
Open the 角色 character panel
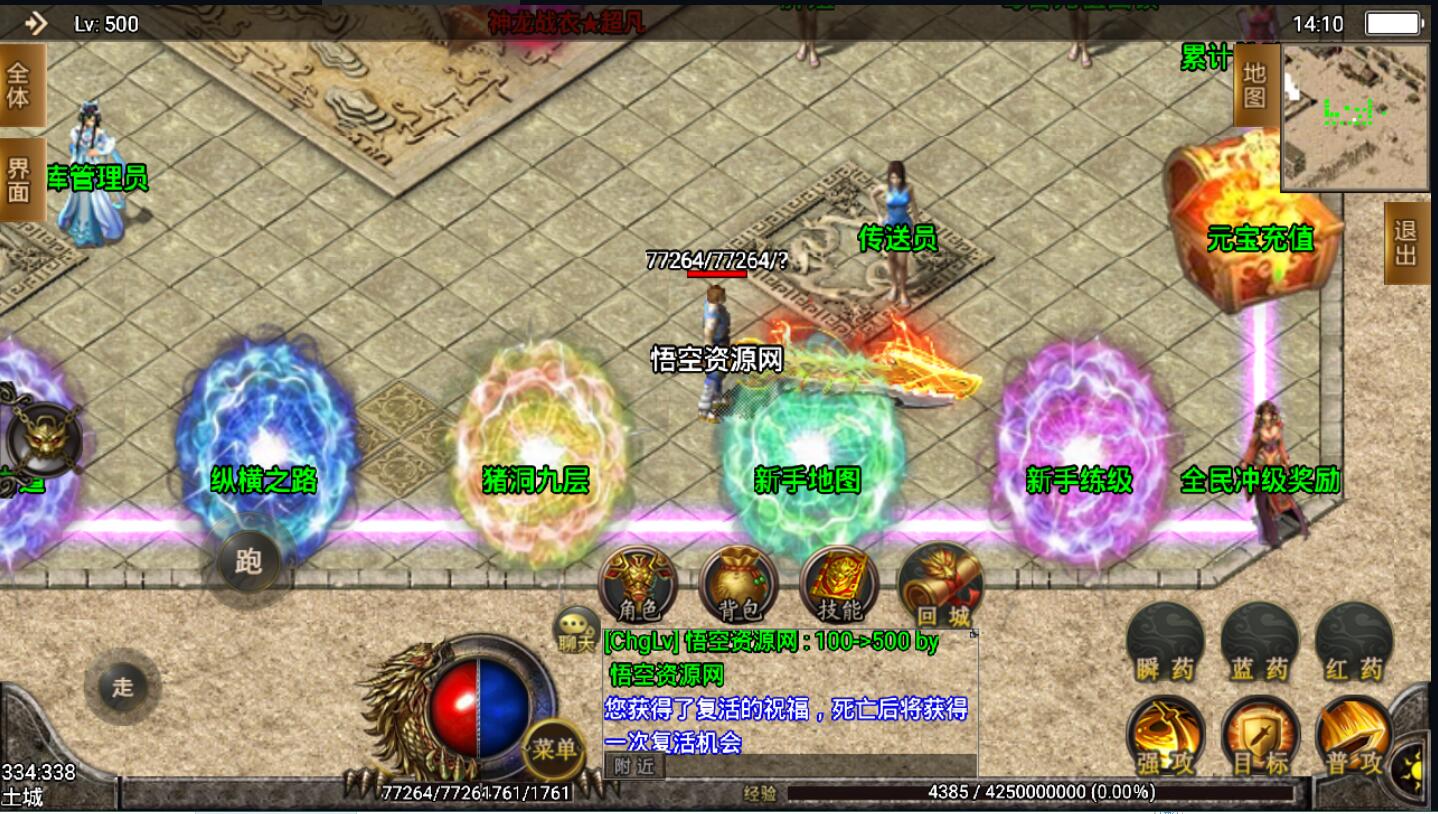tap(637, 585)
